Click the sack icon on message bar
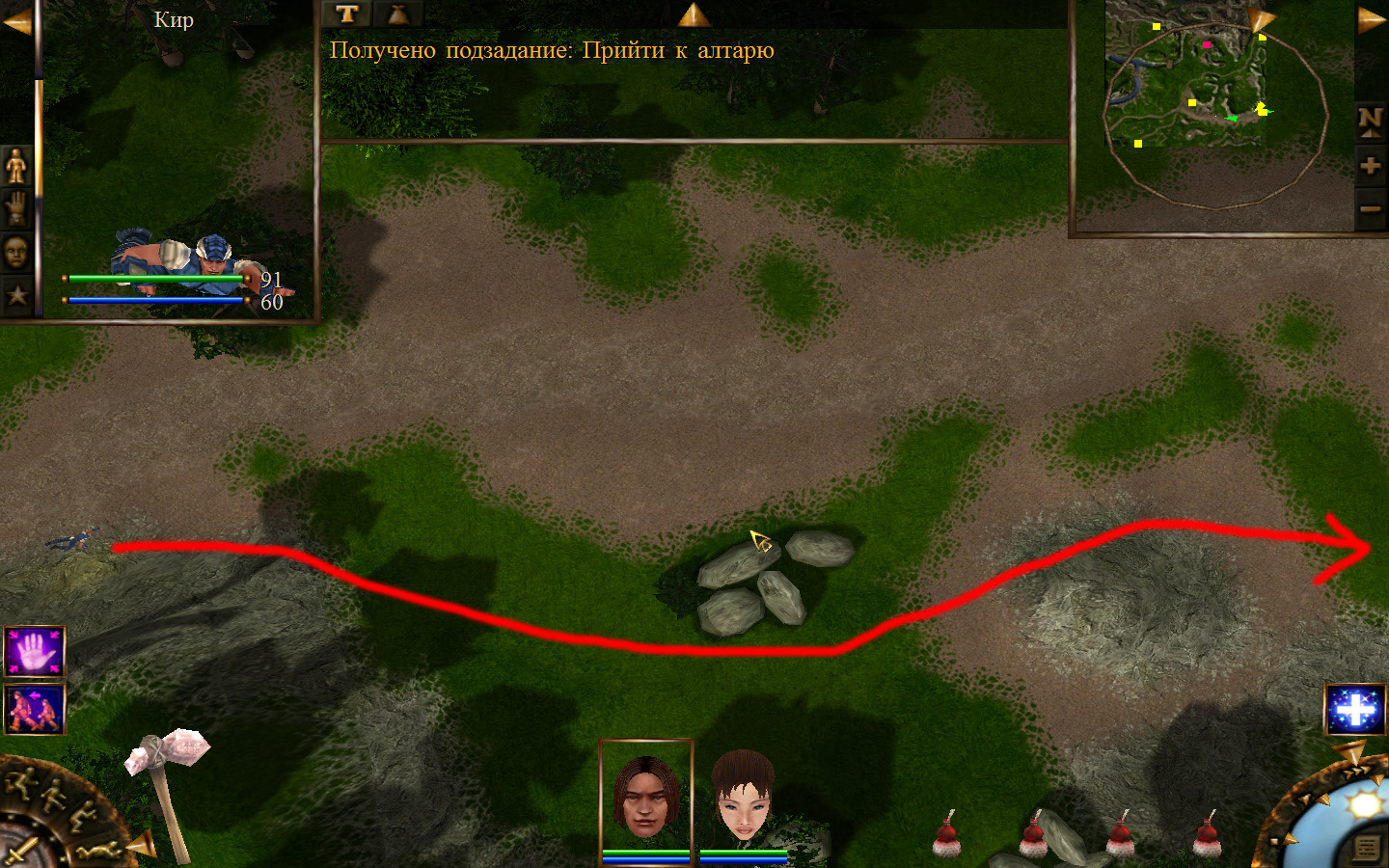 396,14
